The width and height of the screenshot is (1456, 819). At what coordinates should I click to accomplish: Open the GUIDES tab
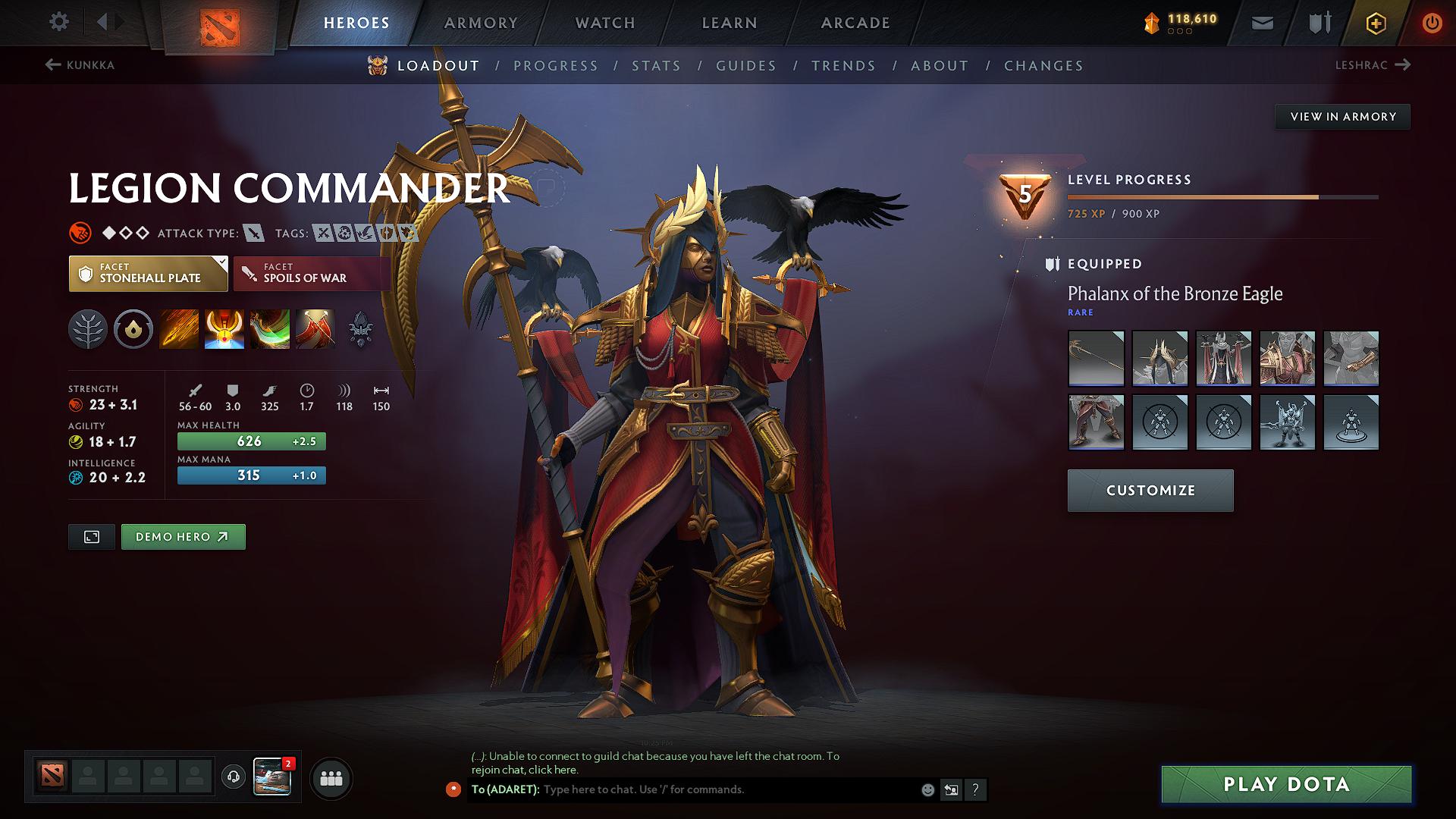pos(746,66)
